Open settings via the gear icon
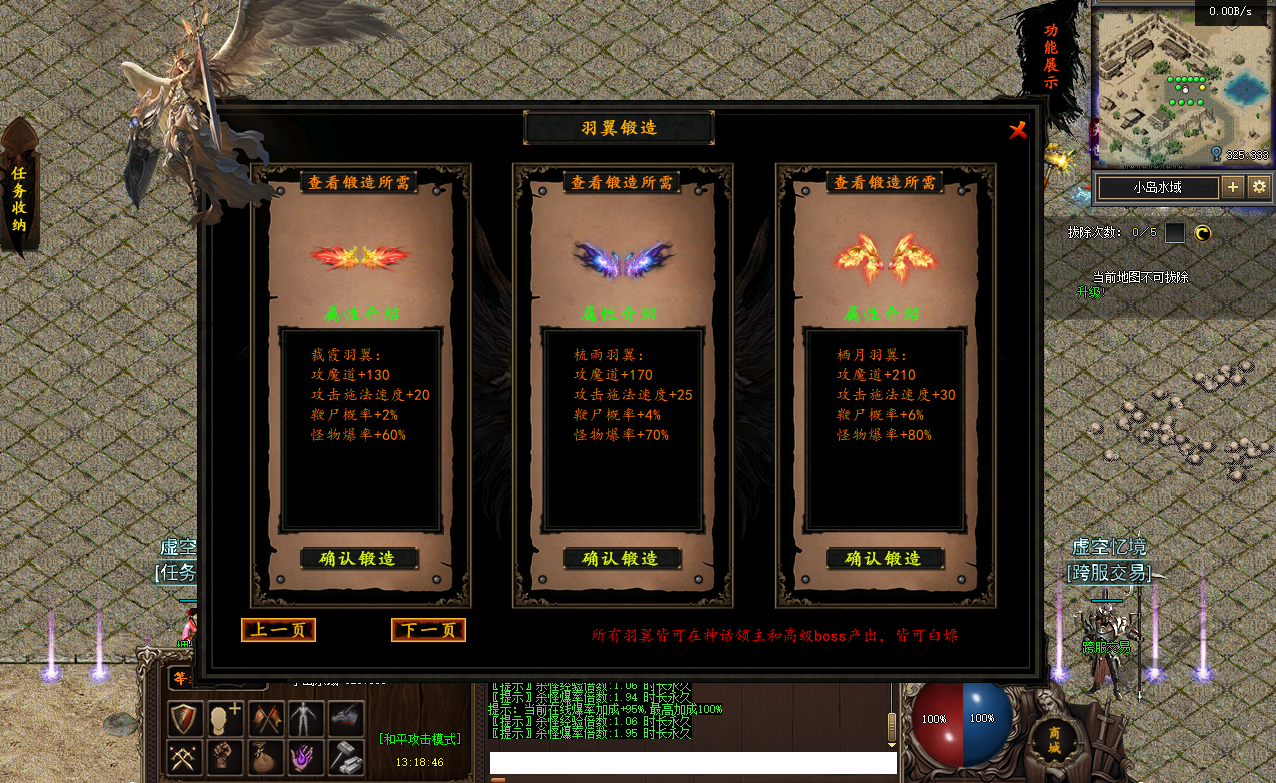Viewport: 1276px width, 783px height. tap(1259, 187)
